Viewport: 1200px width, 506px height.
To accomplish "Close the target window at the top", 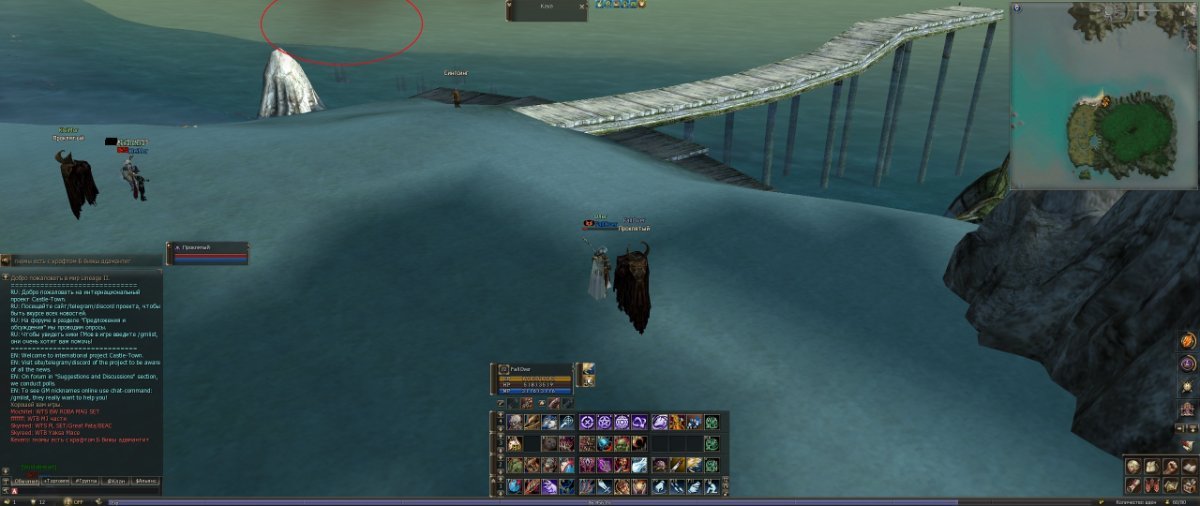I will coord(583,7).
